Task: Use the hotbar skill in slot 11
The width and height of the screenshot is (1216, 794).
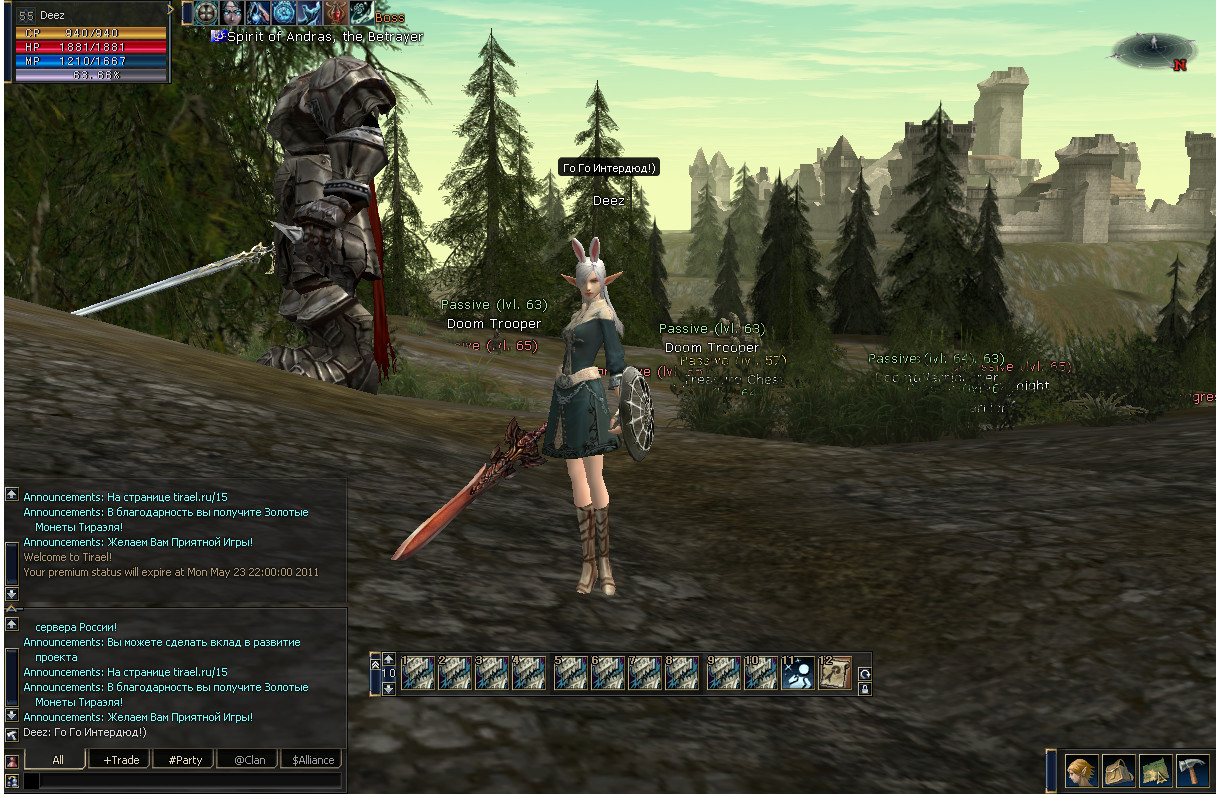Action: pyautogui.click(x=797, y=673)
